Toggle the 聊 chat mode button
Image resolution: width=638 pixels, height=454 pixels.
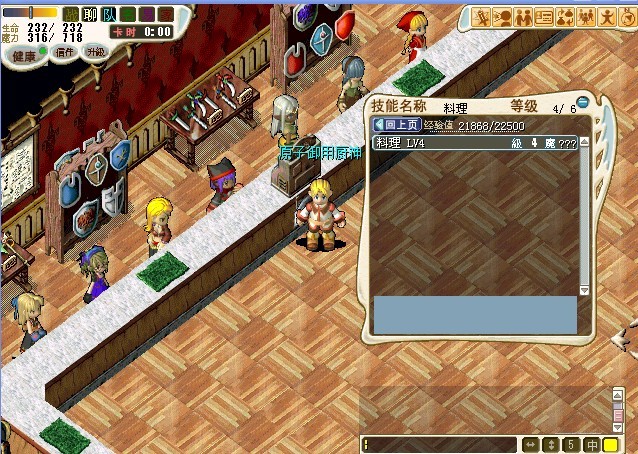click(x=89, y=14)
